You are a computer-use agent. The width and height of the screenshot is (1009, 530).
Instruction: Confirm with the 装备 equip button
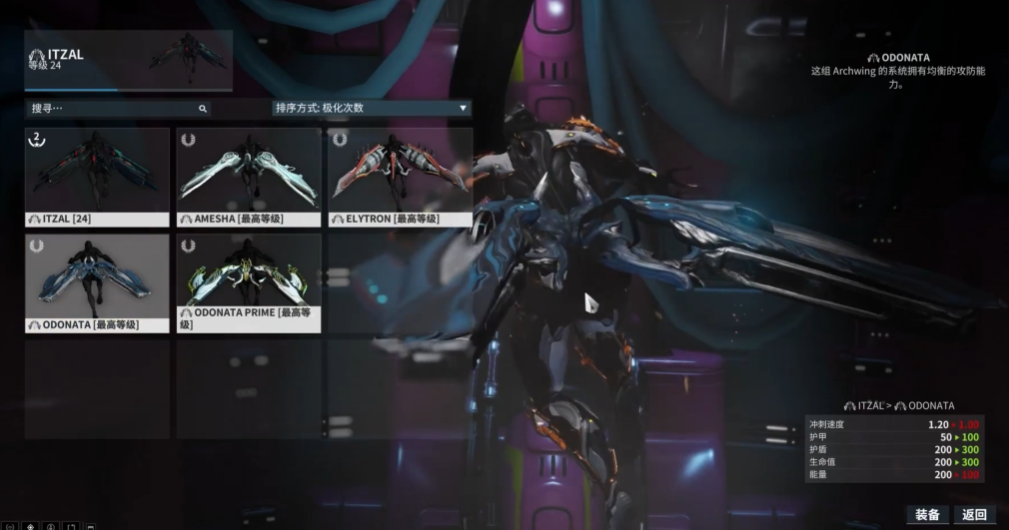927,515
